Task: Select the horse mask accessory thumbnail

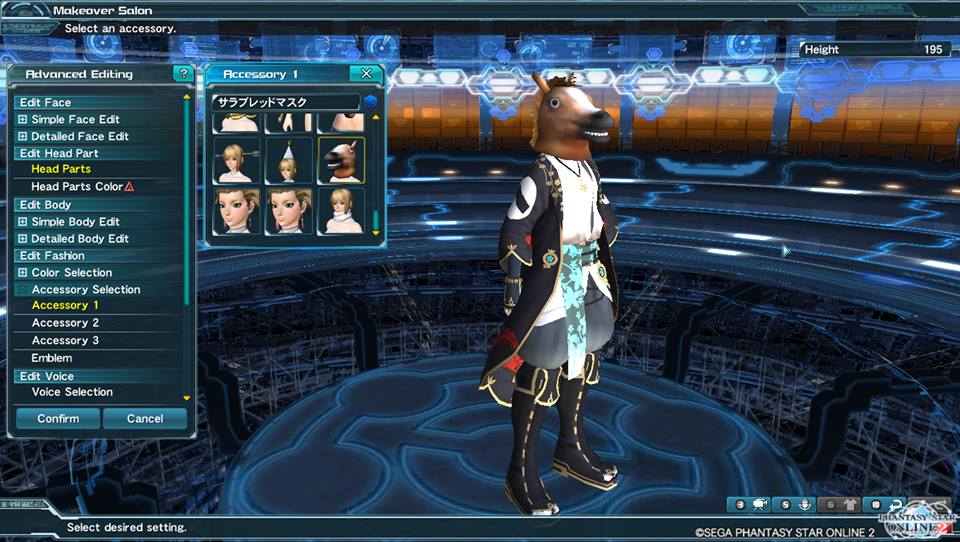Action: tap(341, 160)
